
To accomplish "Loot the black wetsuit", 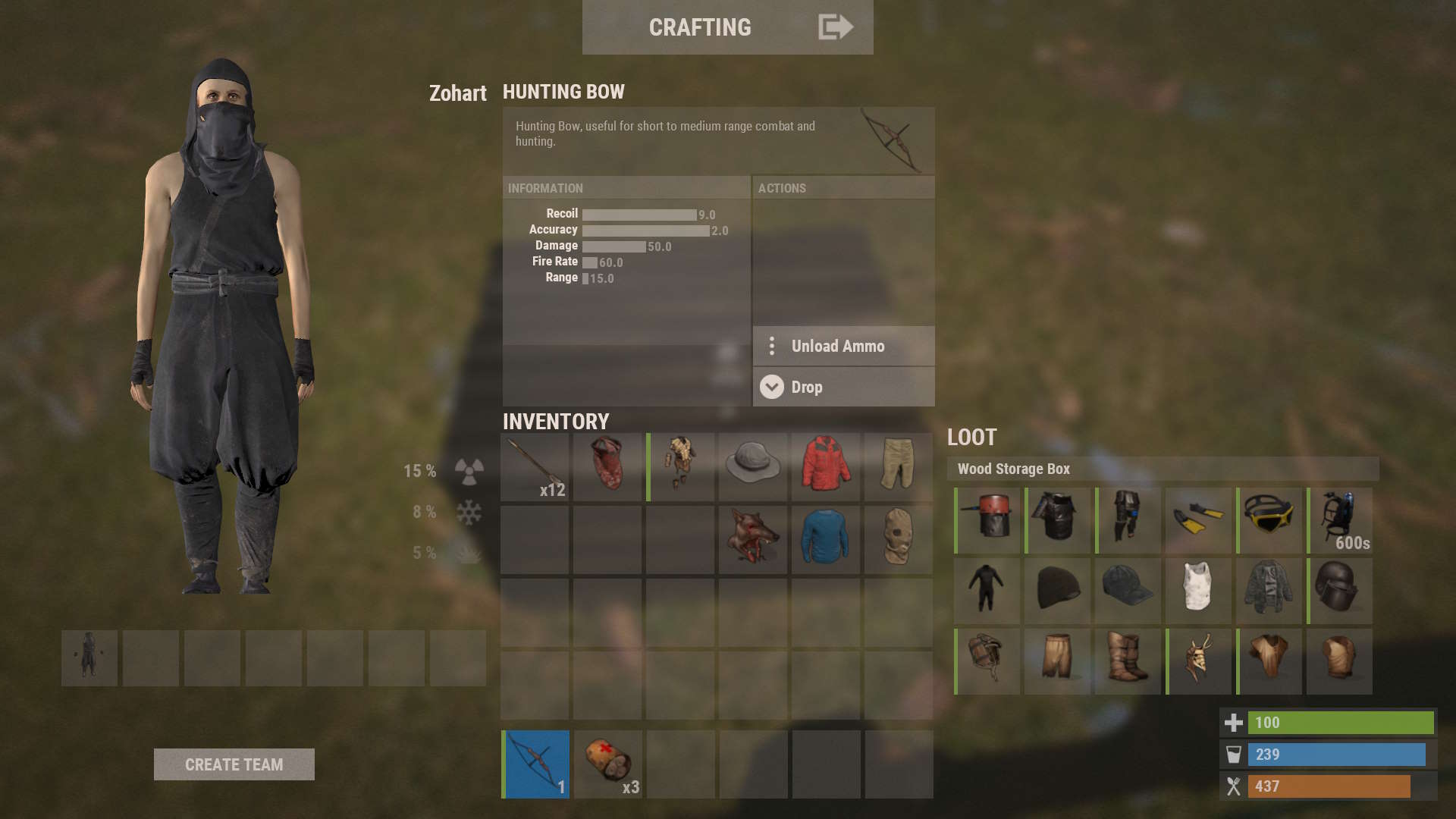I will click(x=987, y=591).
